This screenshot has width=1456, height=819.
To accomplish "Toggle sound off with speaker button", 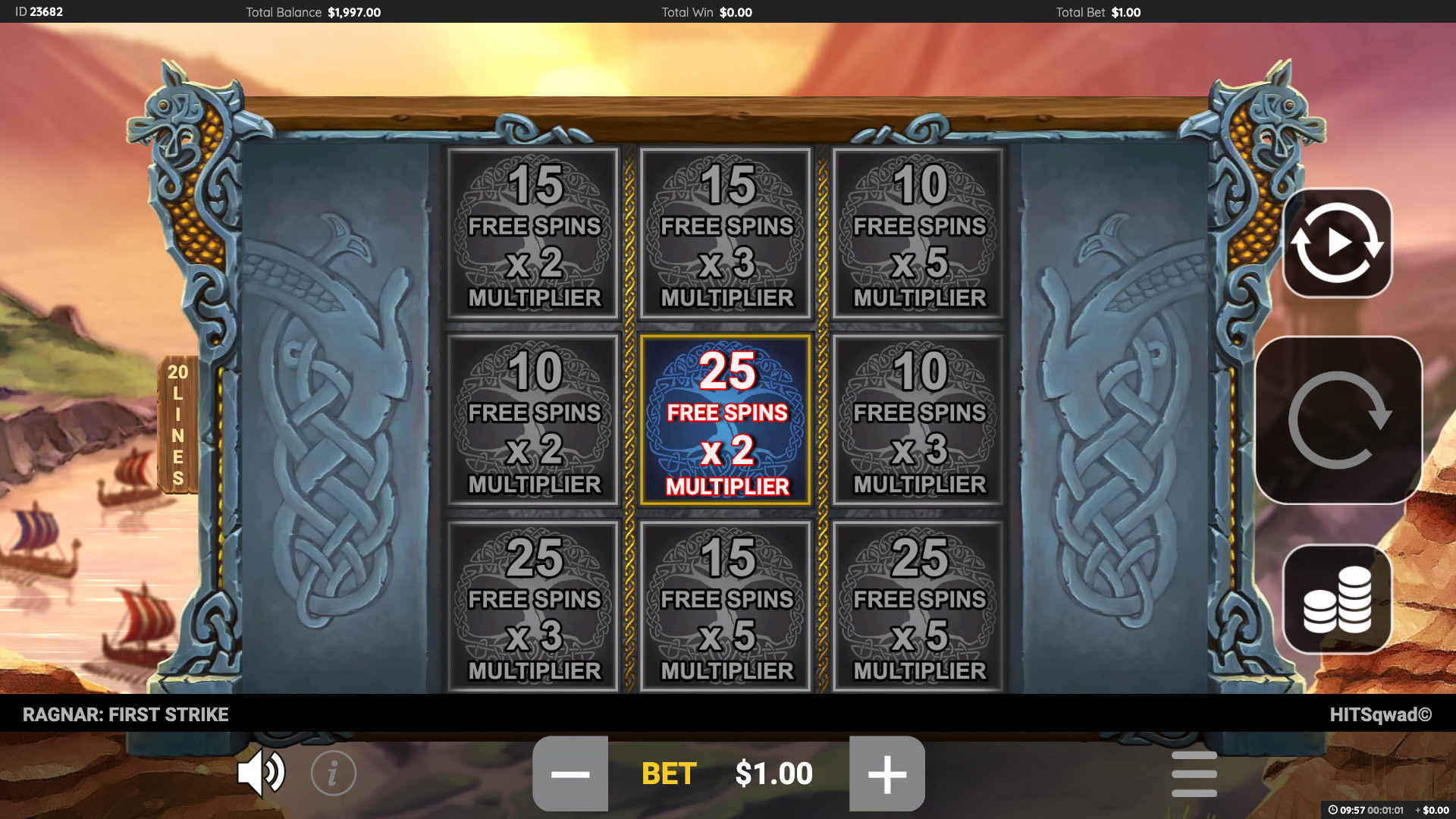I will coord(262,773).
